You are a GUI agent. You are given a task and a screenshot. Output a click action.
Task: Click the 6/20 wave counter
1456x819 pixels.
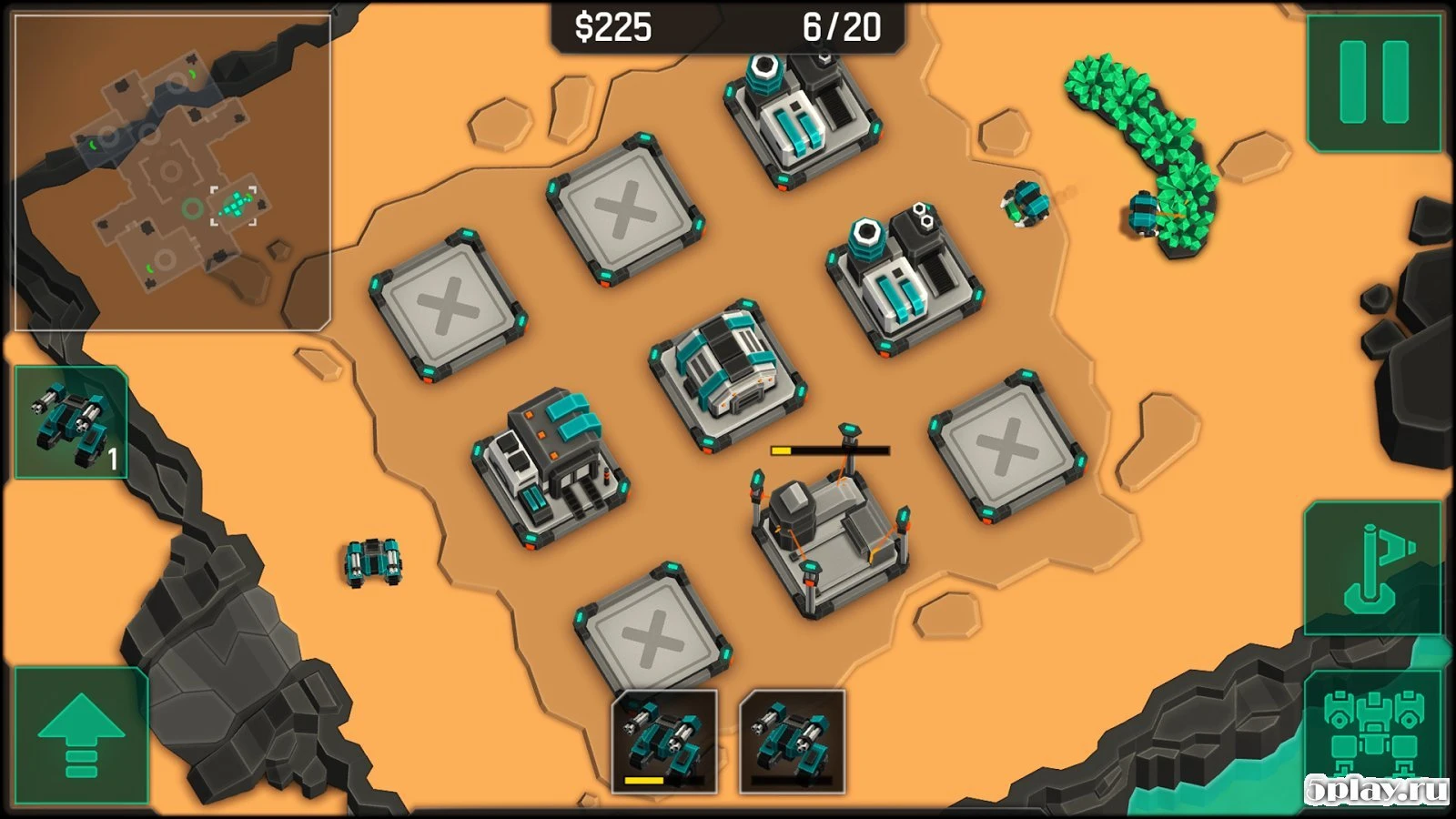(843, 27)
